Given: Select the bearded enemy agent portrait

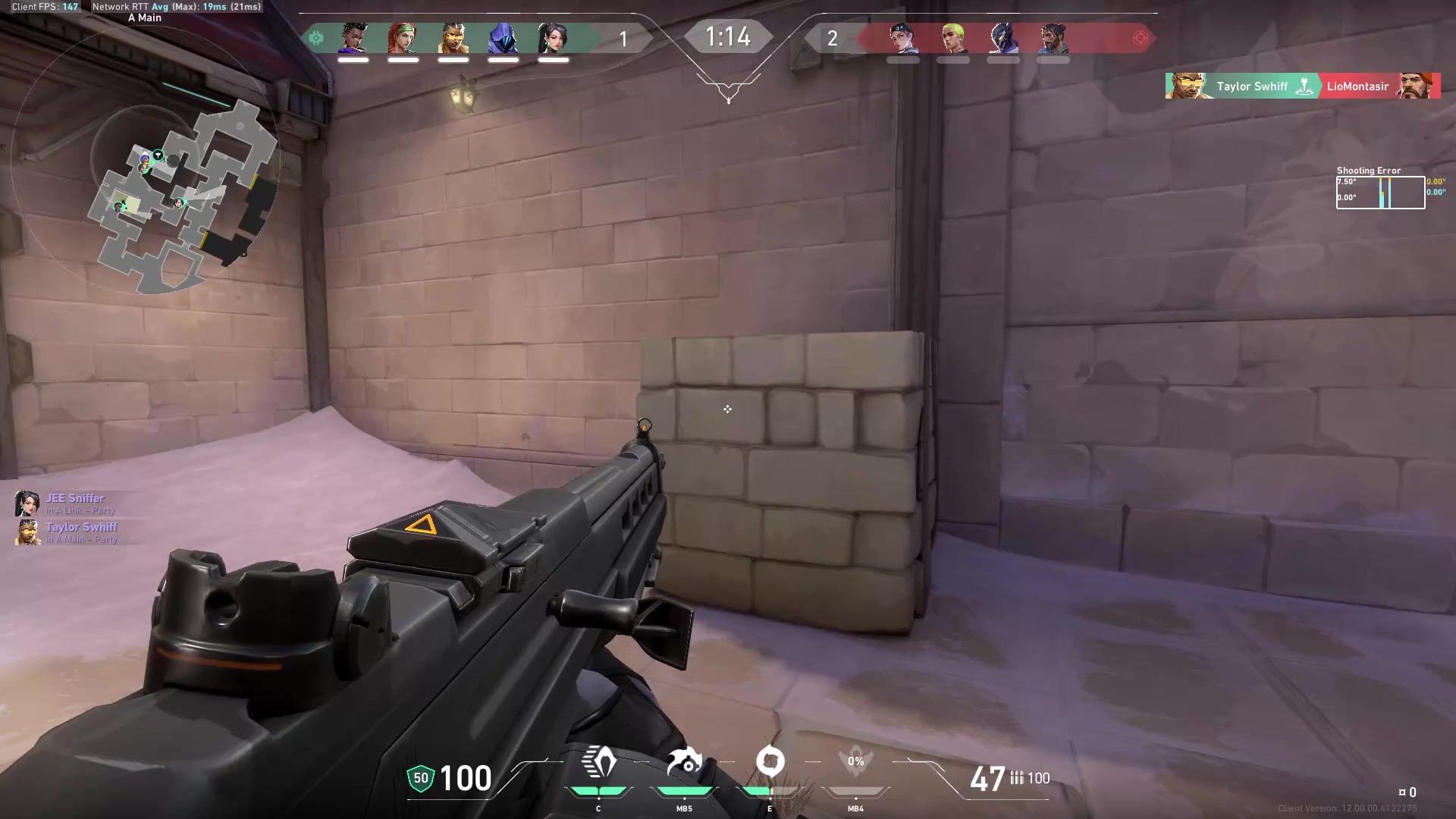Looking at the screenshot, I should coord(1053,38).
